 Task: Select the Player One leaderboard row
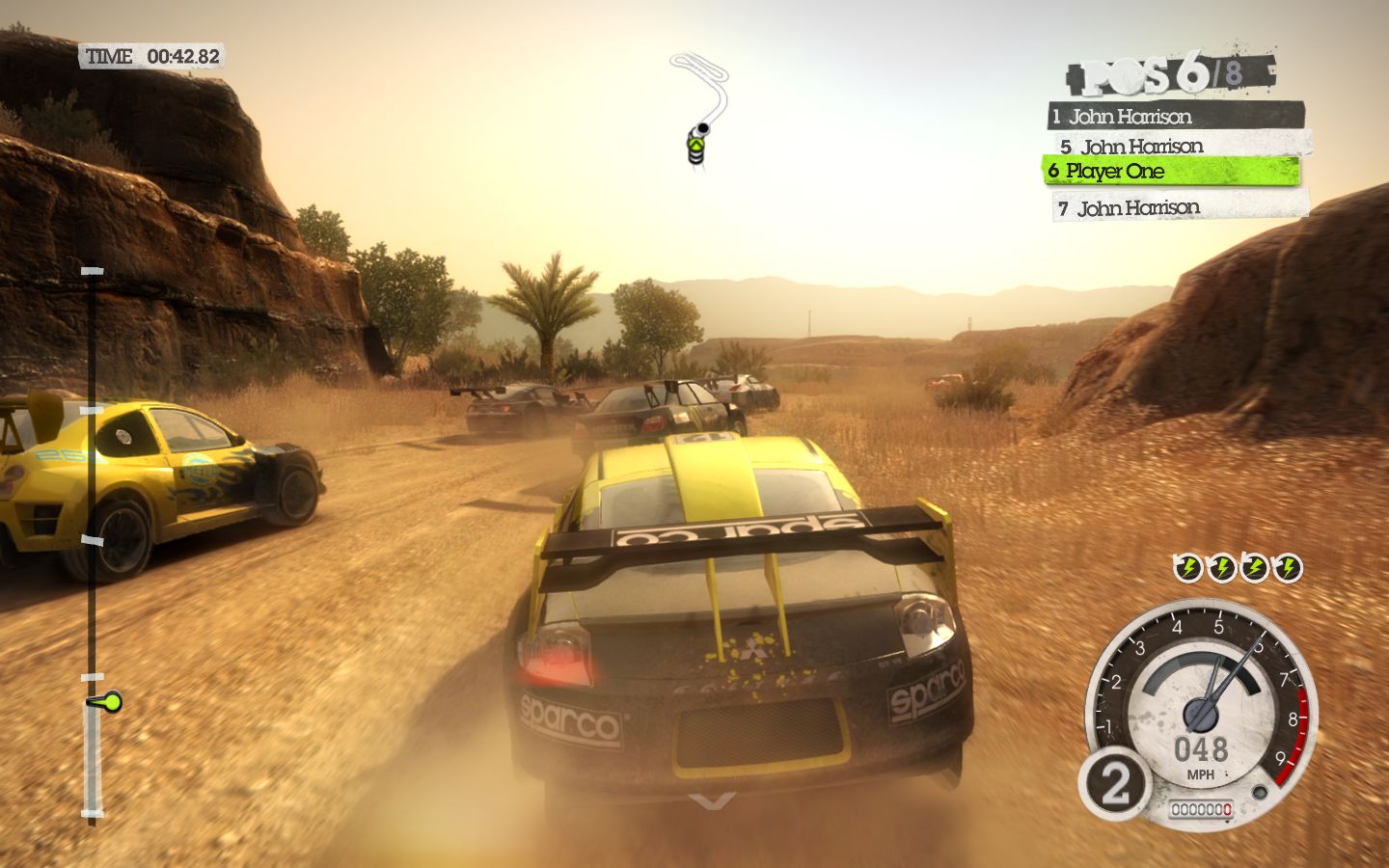[x=1171, y=172]
